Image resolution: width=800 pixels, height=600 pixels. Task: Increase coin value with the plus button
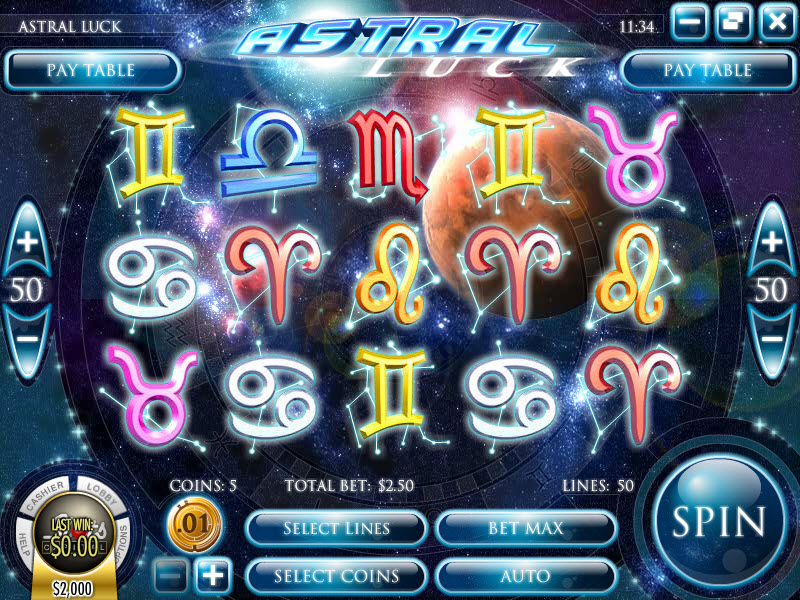213,575
